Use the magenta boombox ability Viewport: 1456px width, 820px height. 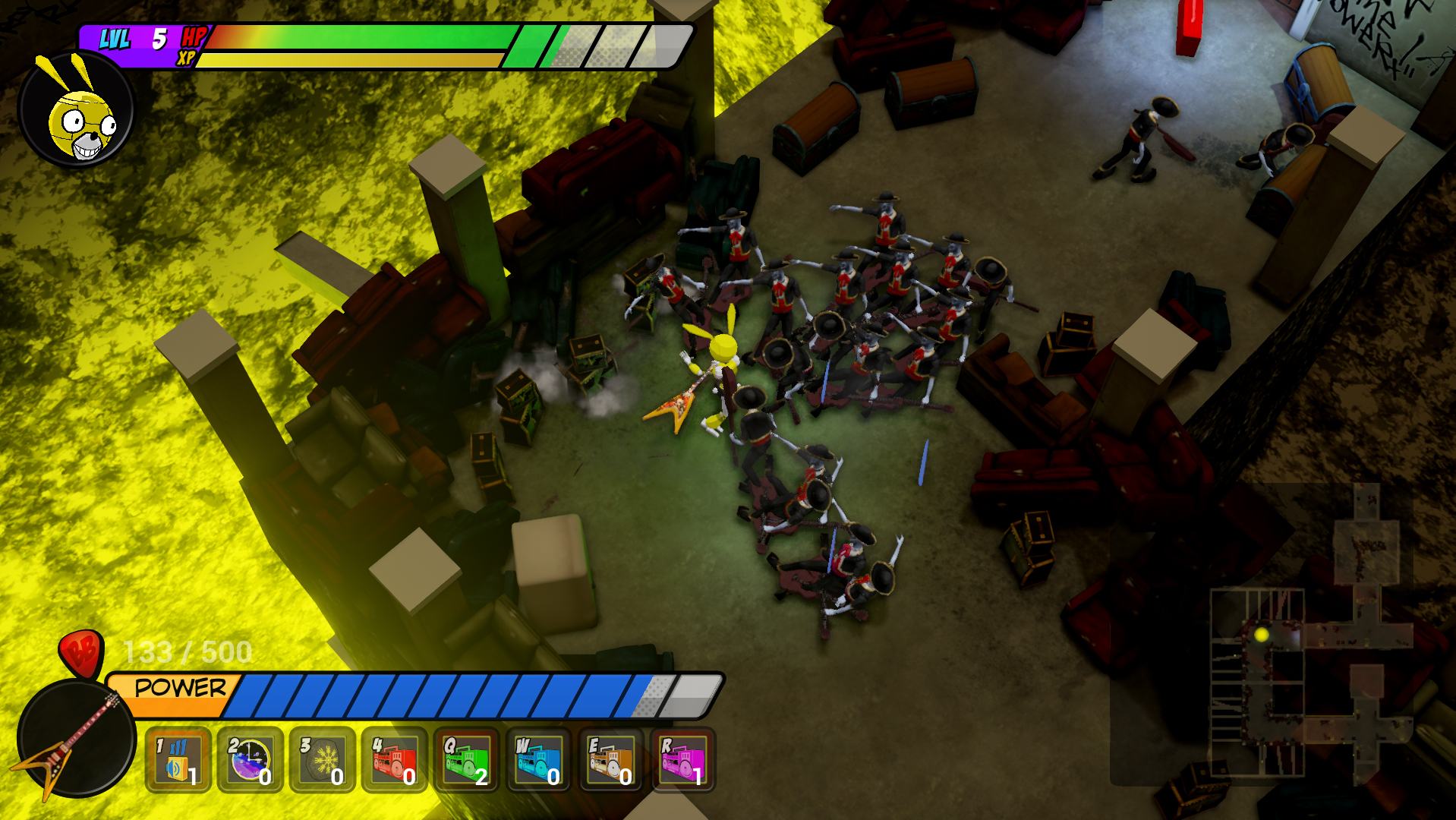click(x=683, y=760)
